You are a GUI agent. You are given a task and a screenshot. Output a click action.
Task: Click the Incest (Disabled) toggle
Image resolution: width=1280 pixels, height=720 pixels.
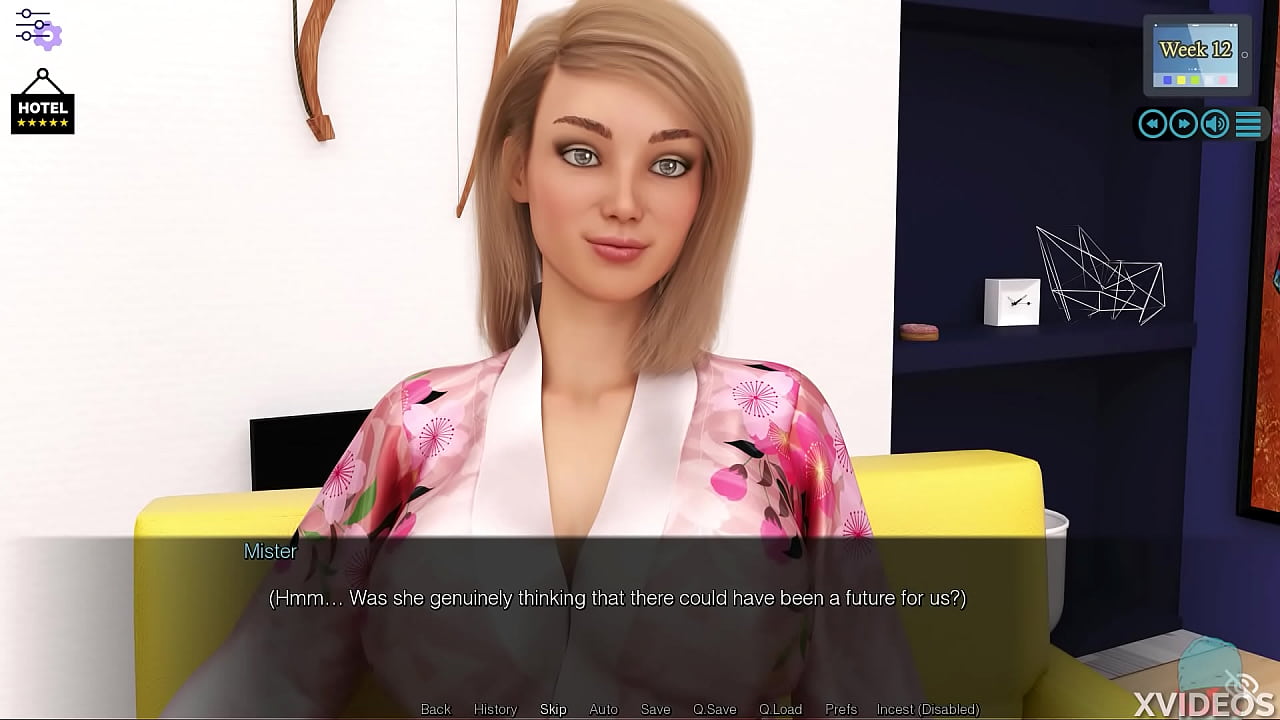coord(927,709)
